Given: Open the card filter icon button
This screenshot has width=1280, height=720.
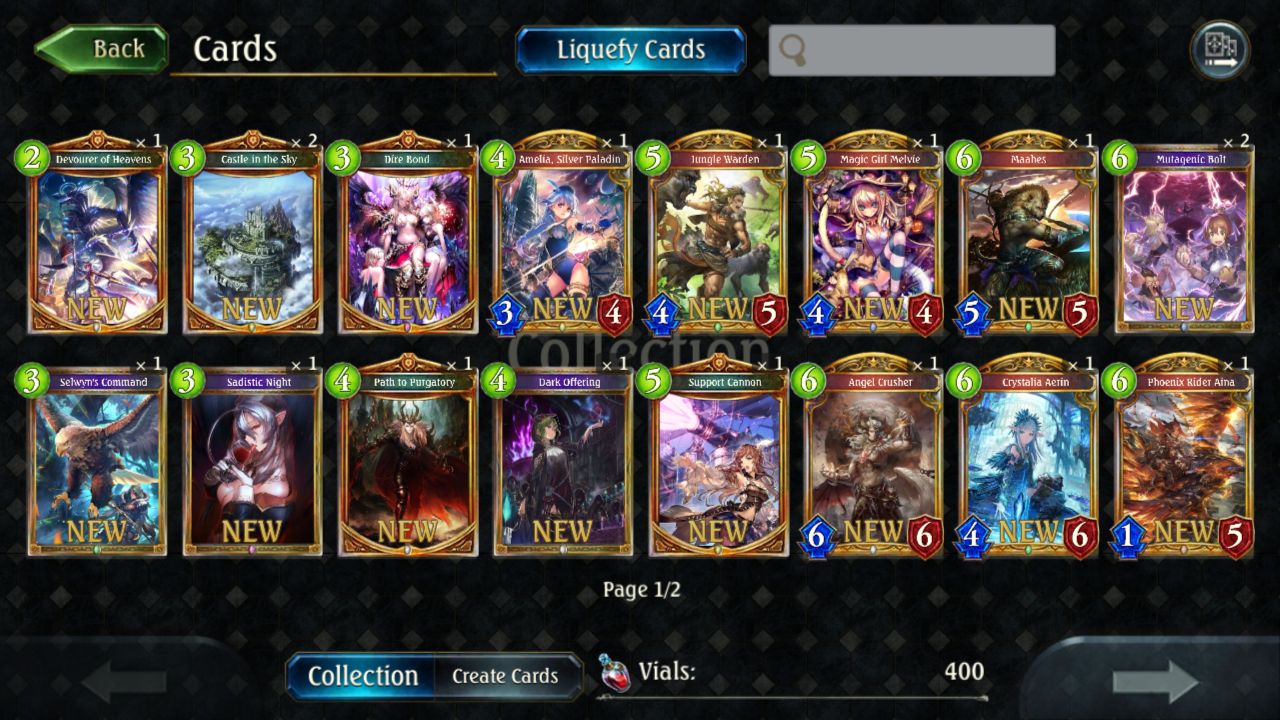Looking at the screenshot, I should click(x=1219, y=48).
